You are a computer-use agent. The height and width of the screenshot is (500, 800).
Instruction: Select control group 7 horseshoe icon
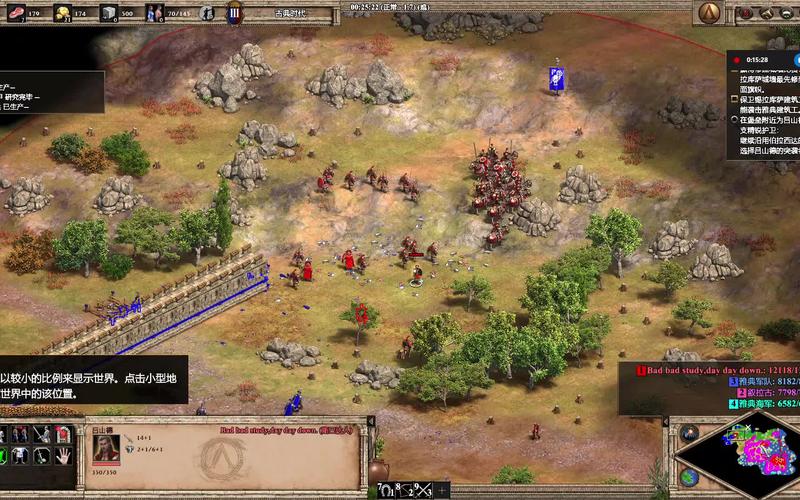(x=386, y=490)
